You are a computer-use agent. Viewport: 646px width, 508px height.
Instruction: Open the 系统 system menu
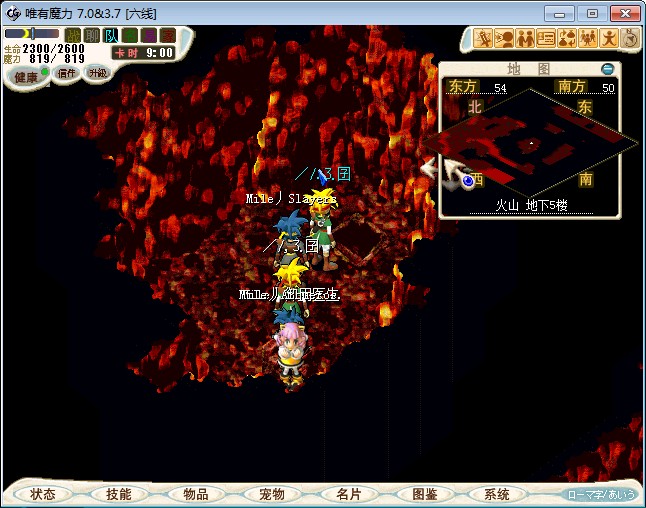(497, 494)
